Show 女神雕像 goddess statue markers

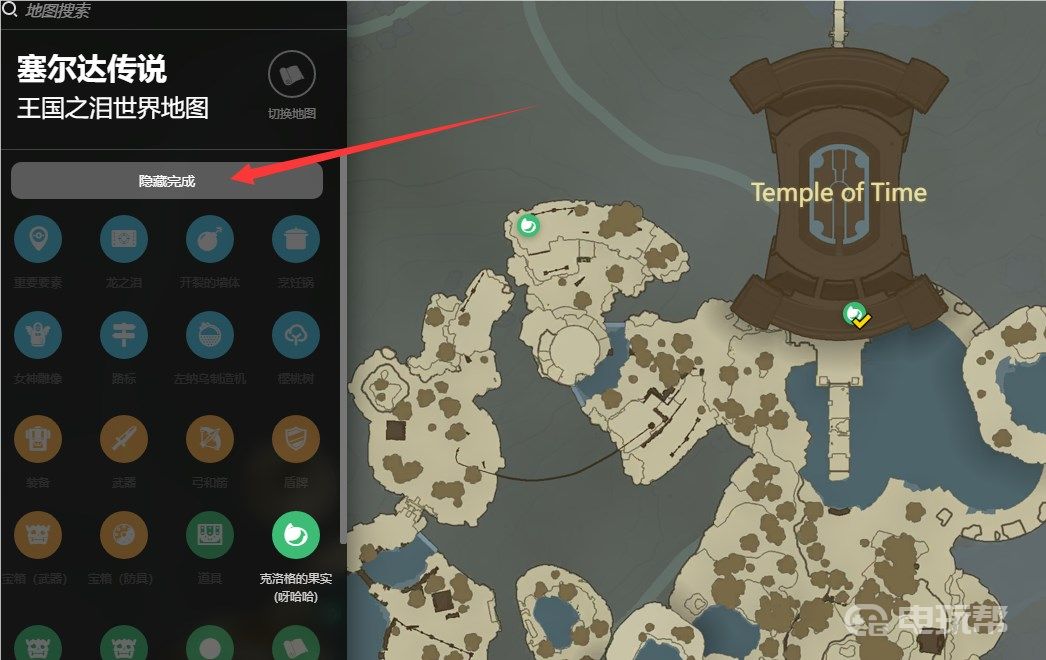[x=38, y=336]
